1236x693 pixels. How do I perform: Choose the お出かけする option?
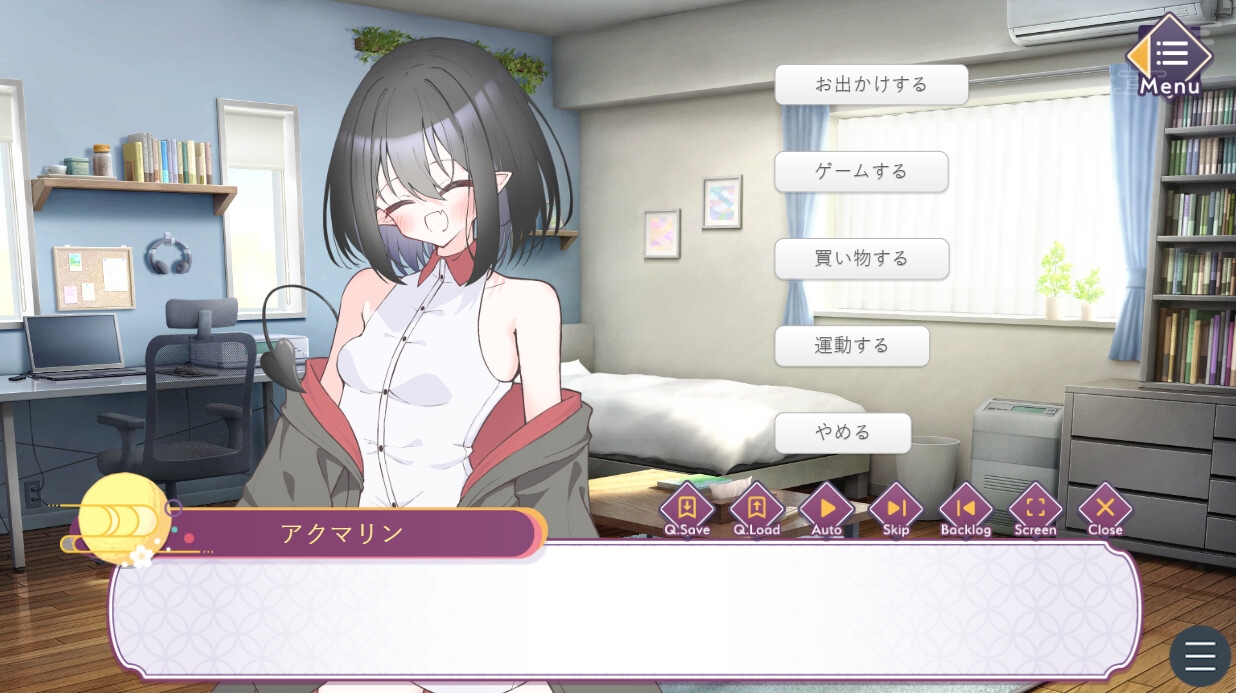871,85
